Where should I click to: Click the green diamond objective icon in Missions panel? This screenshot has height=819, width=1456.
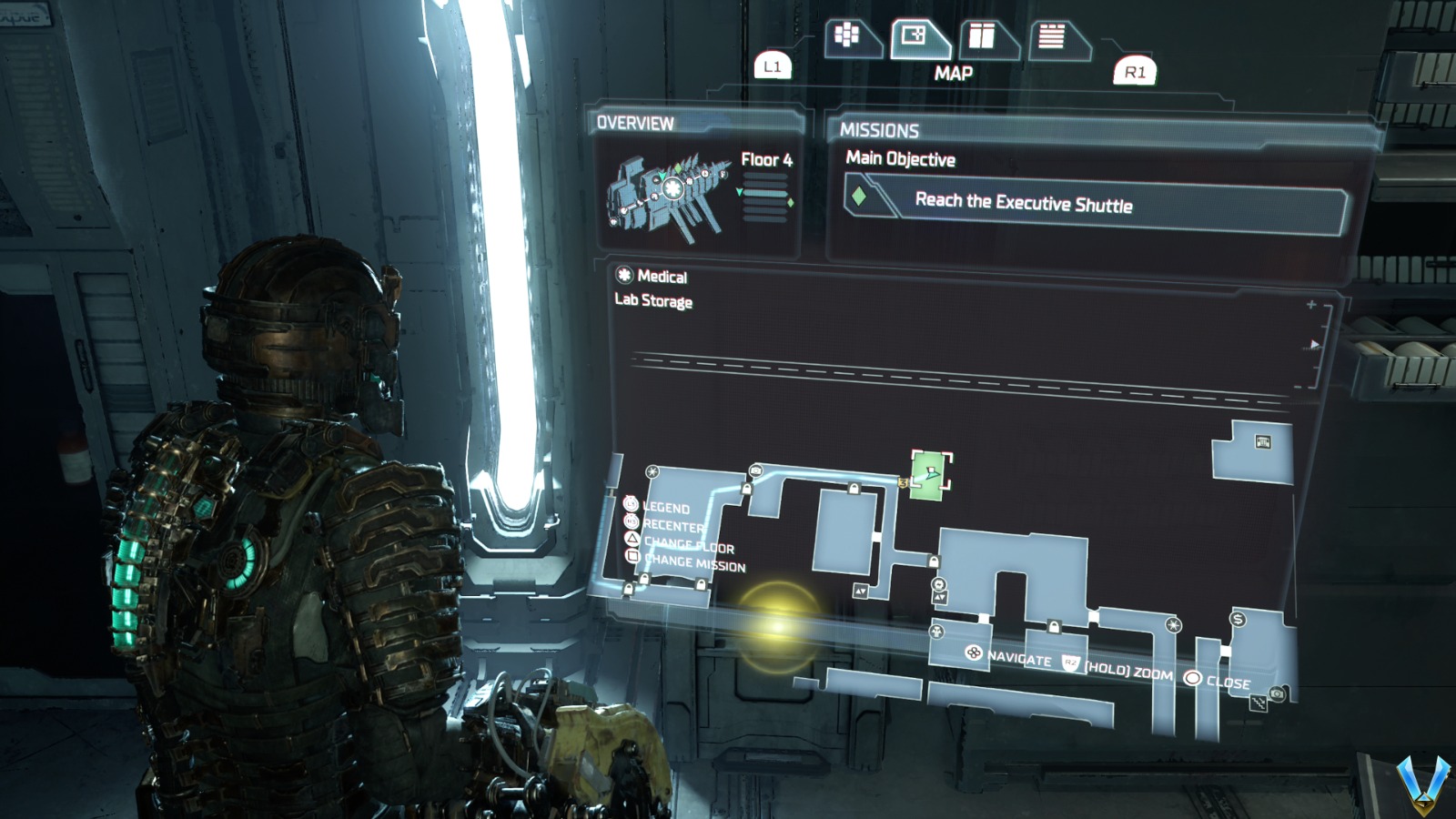click(860, 195)
